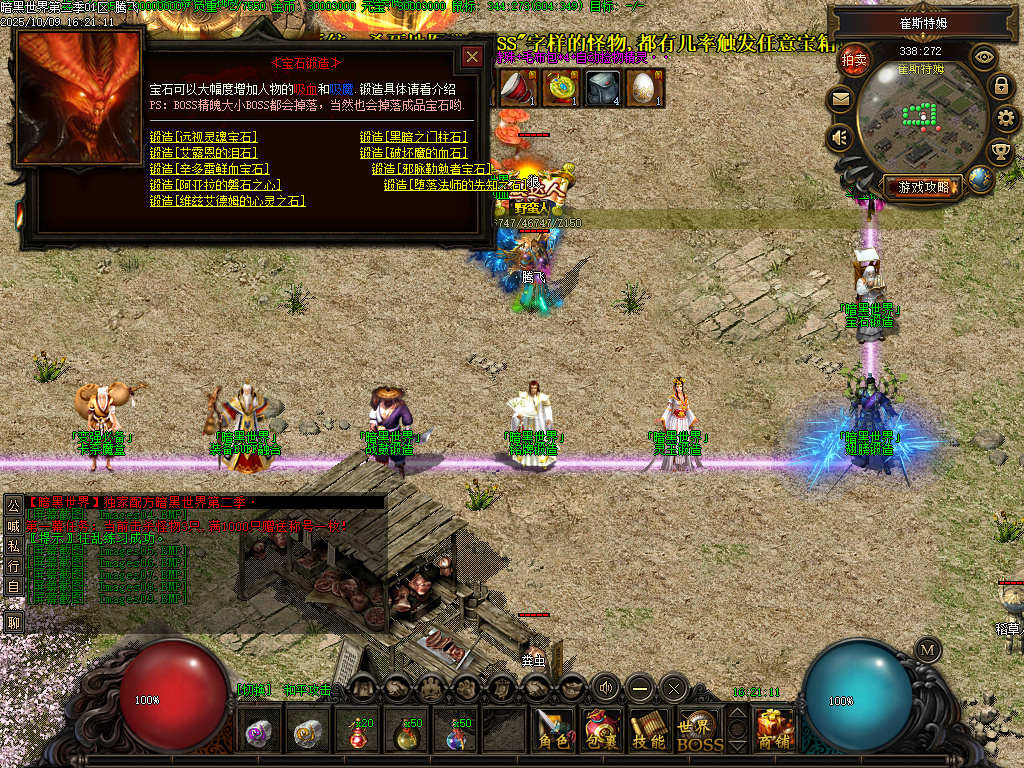Choose 锻造[破坏魔的血石] forge link
Image resolution: width=1024 pixels, height=768 pixels.
(x=413, y=153)
